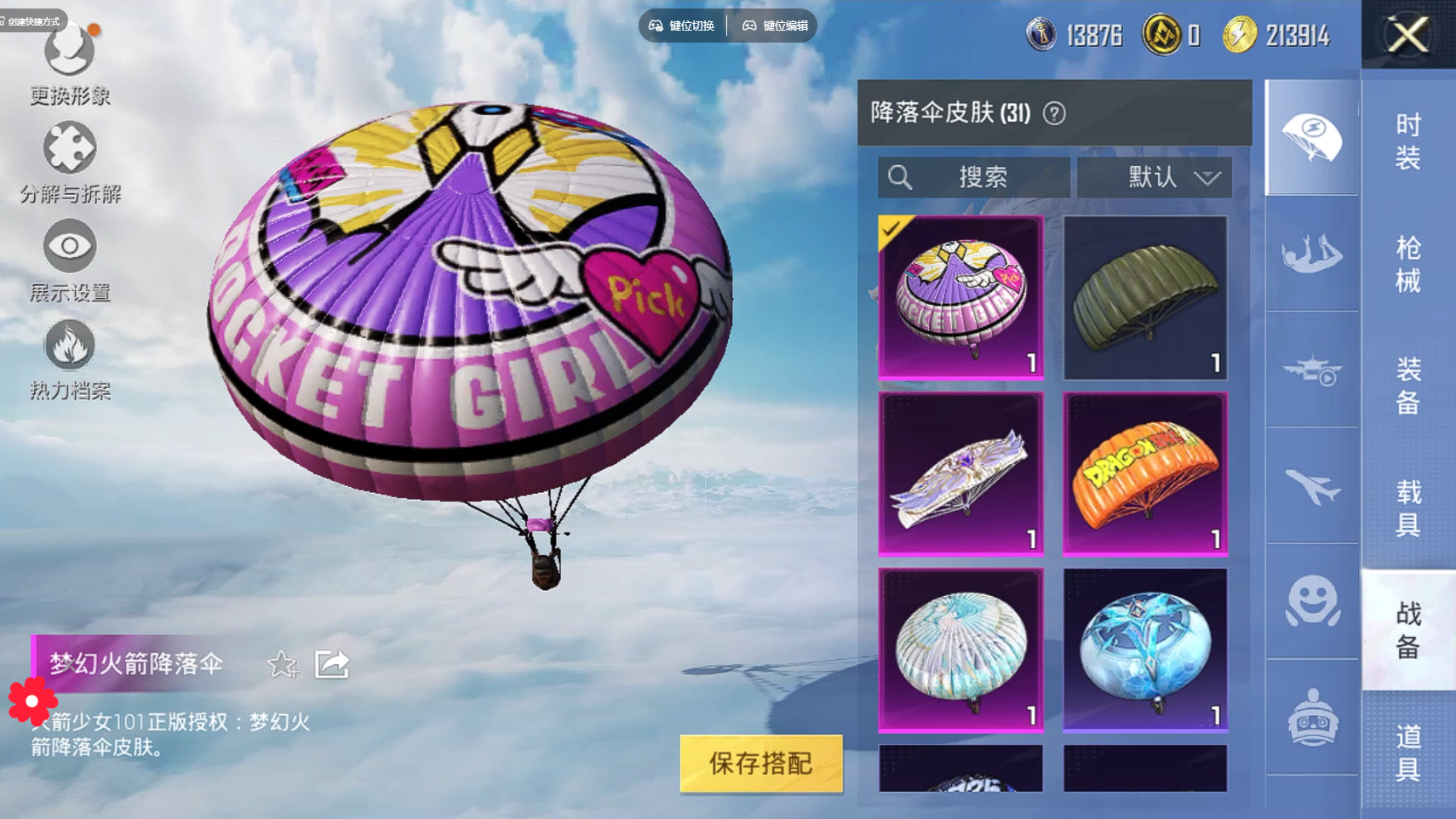Open 更换形象 change appearance
This screenshot has height=819, width=1456.
(x=70, y=64)
